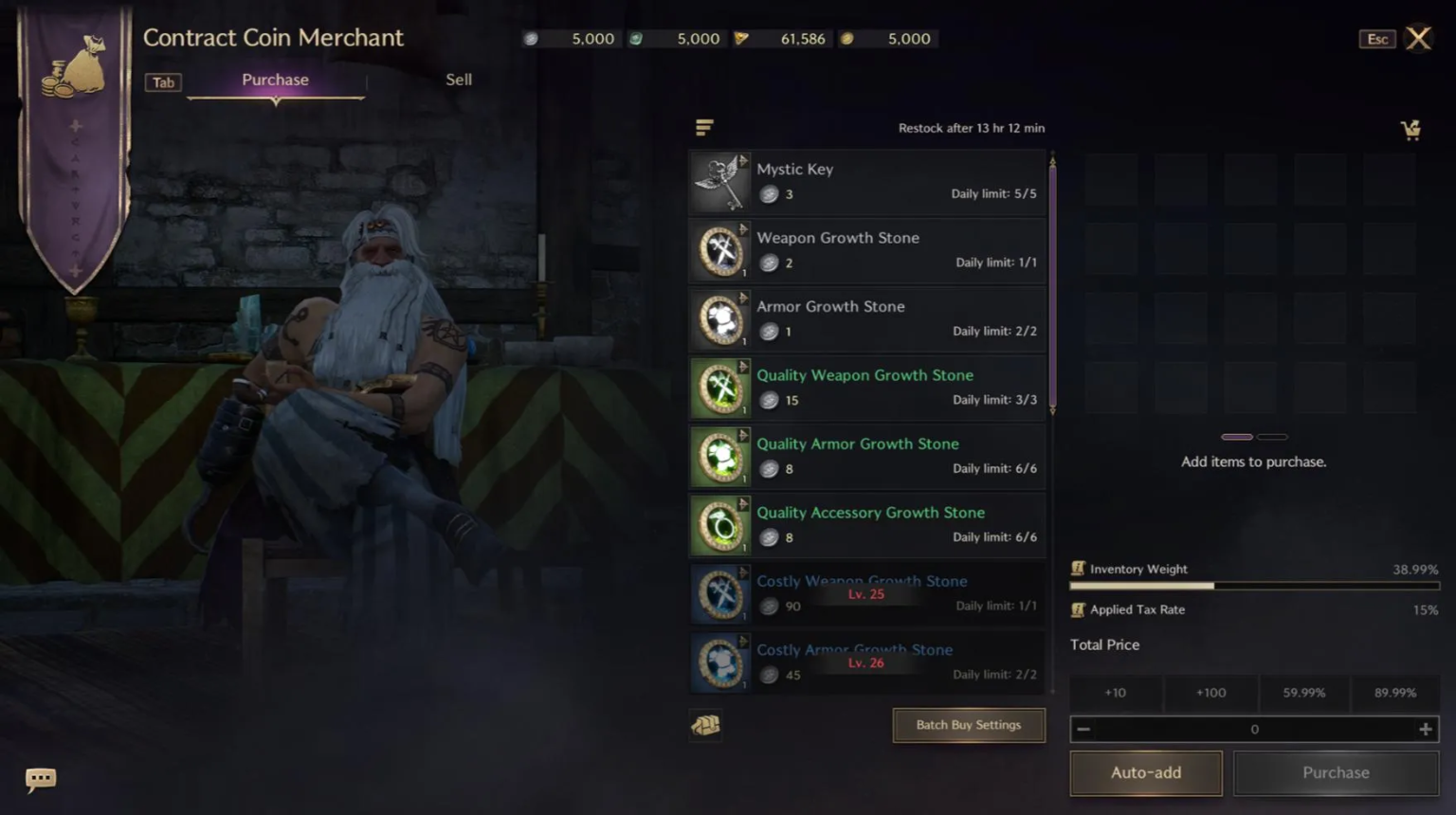Select the Mystic Key item icon
Screen dimensions: 1456x815
pos(719,182)
